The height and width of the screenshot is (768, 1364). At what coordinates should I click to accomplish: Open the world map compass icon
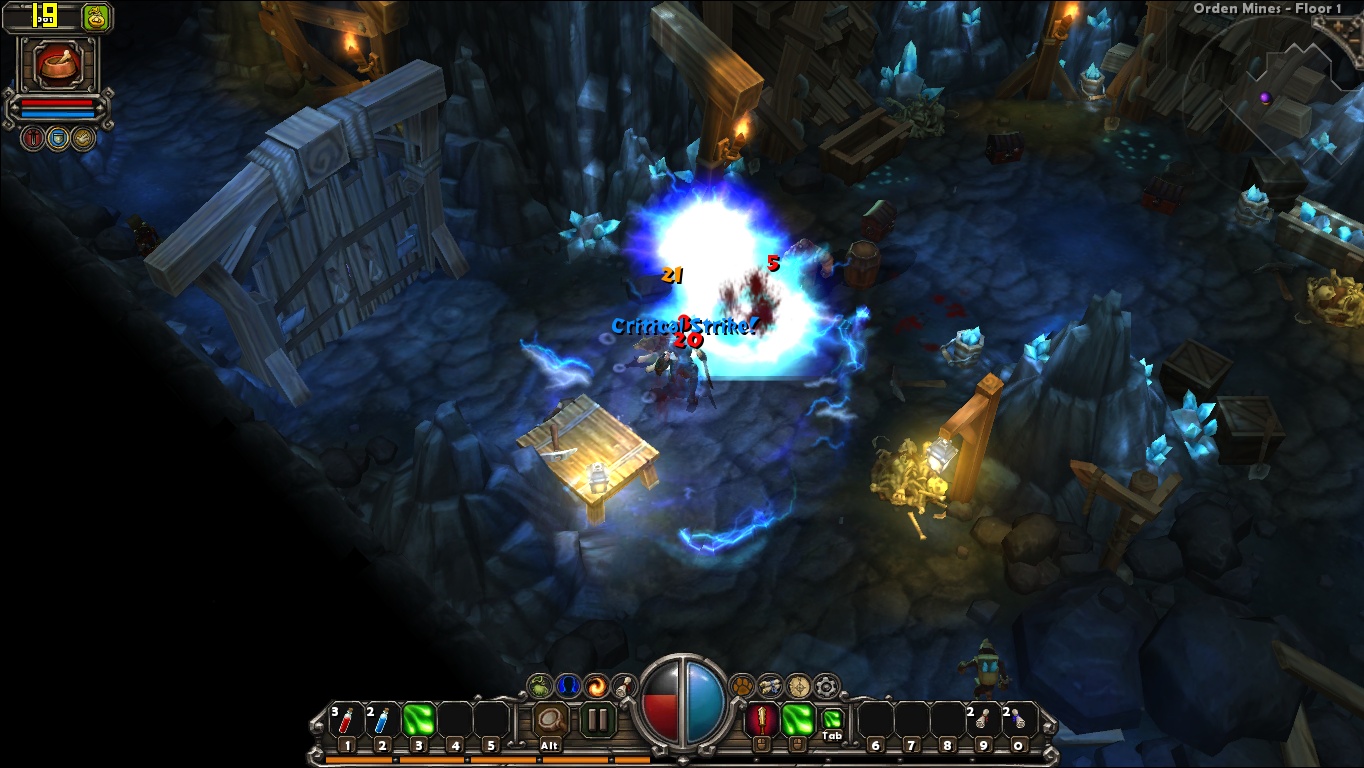point(799,685)
